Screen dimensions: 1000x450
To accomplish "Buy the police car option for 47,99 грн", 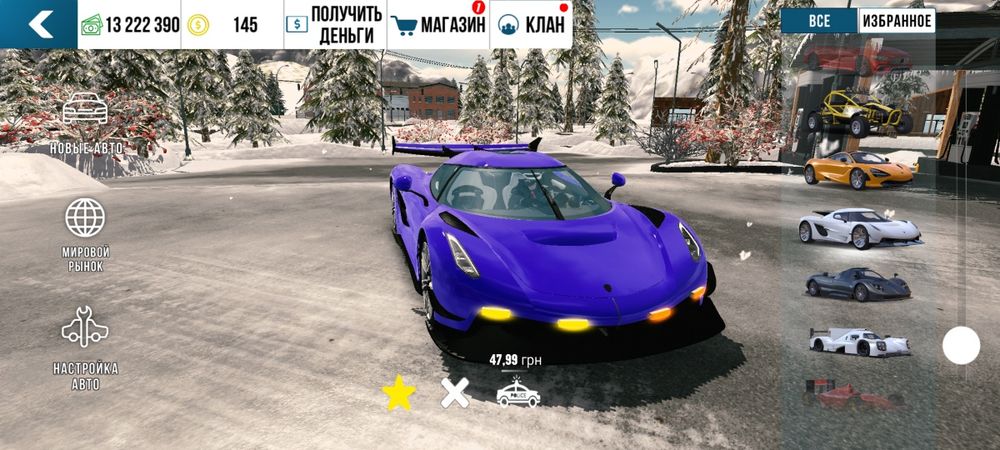I will click(x=518, y=392).
